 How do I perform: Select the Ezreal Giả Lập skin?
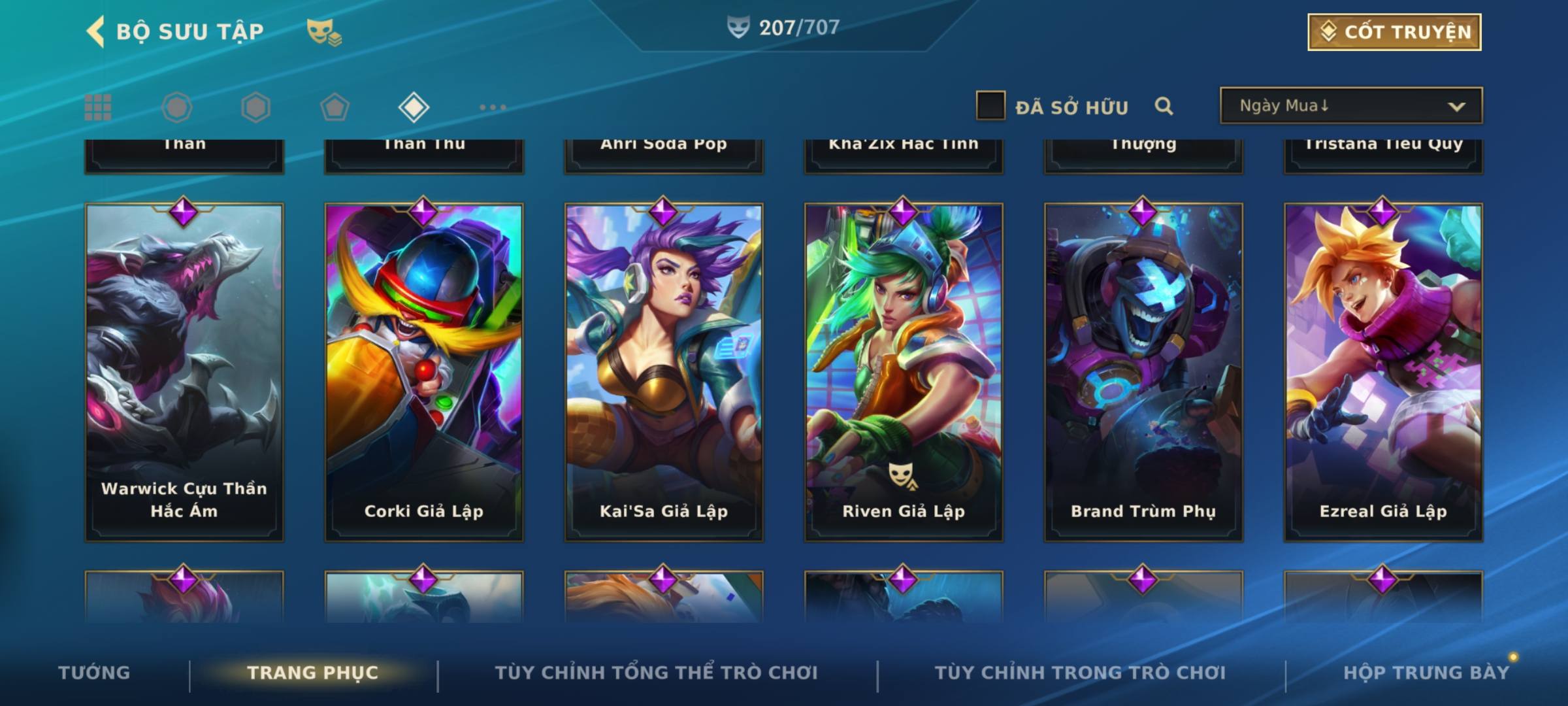coord(1383,373)
